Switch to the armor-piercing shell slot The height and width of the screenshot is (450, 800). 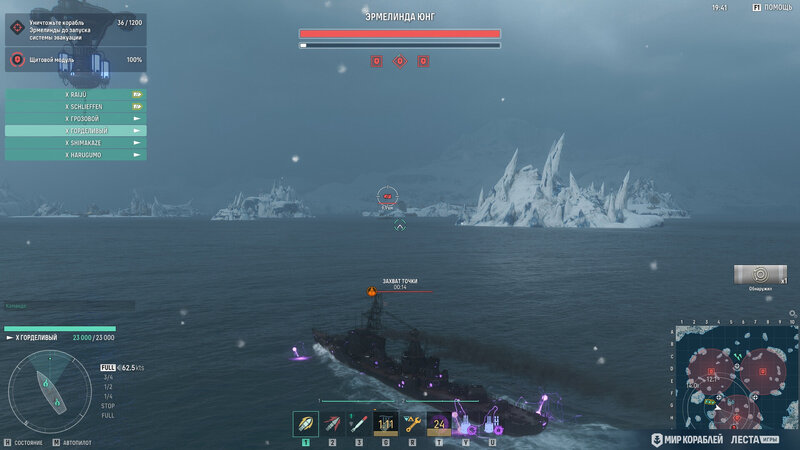click(332, 424)
